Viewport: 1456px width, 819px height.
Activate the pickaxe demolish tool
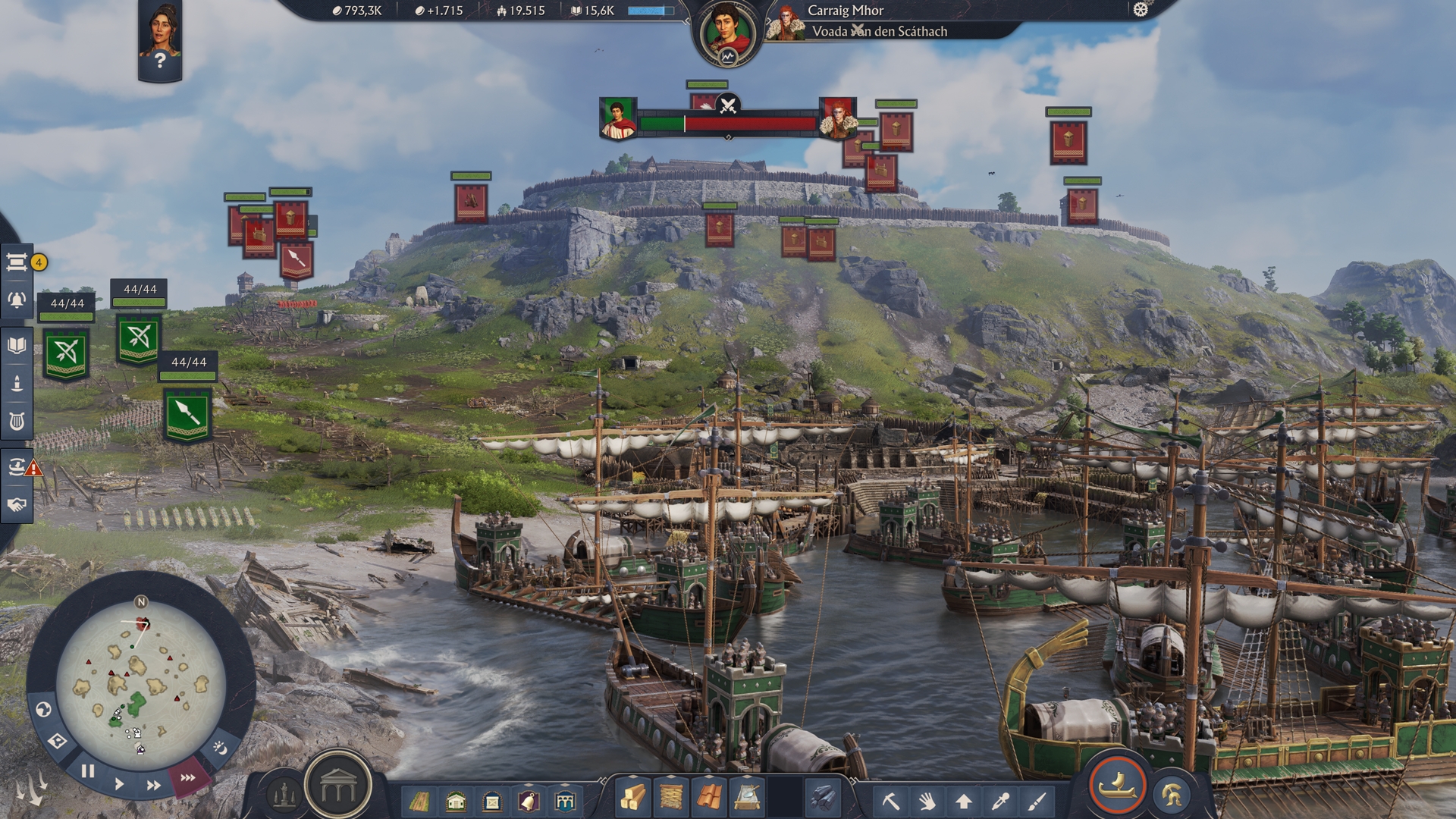[x=890, y=800]
